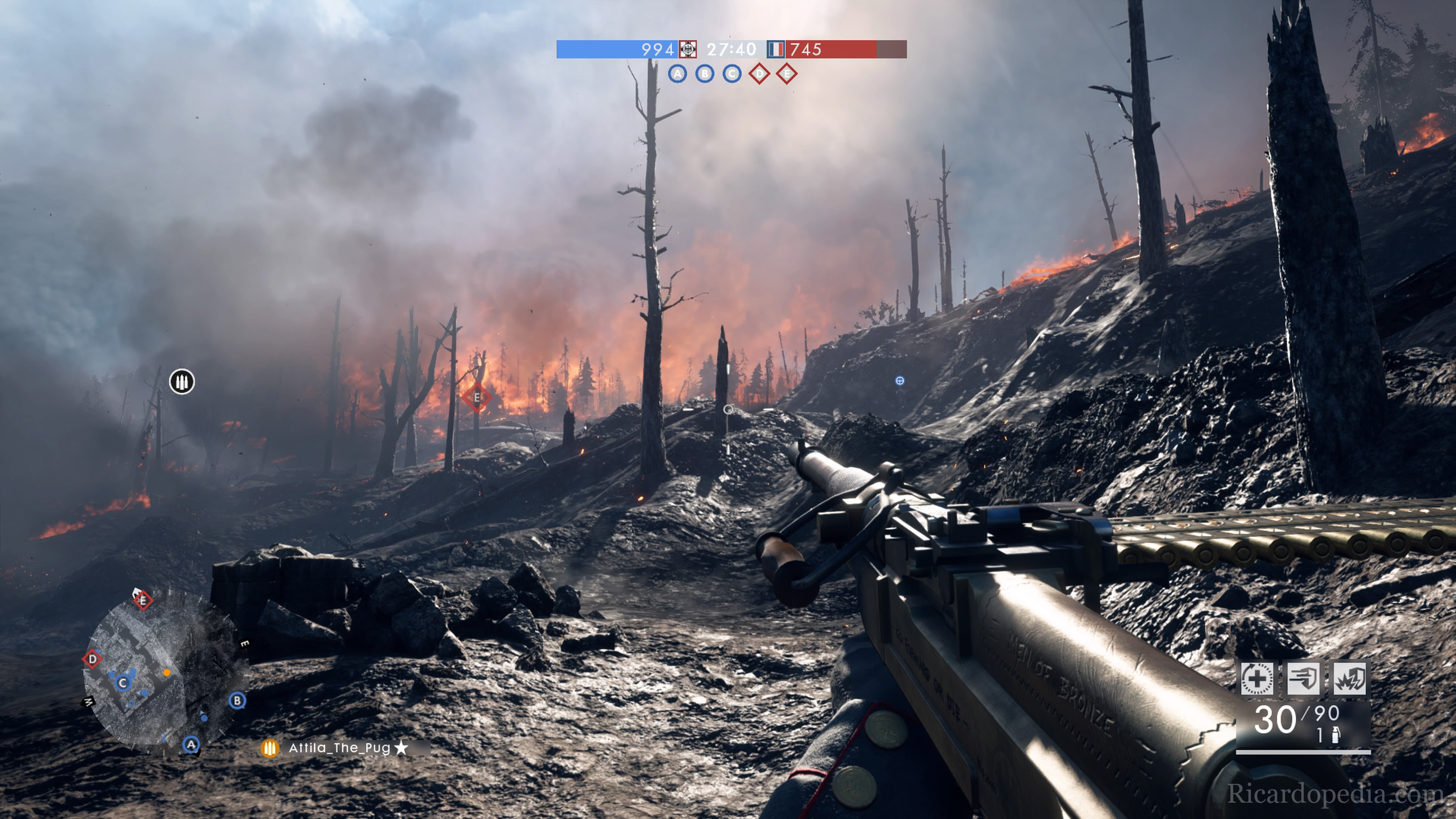Click flag C marker on the minimap
Viewport: 1456px width, 819px height.
coord(122,683)
